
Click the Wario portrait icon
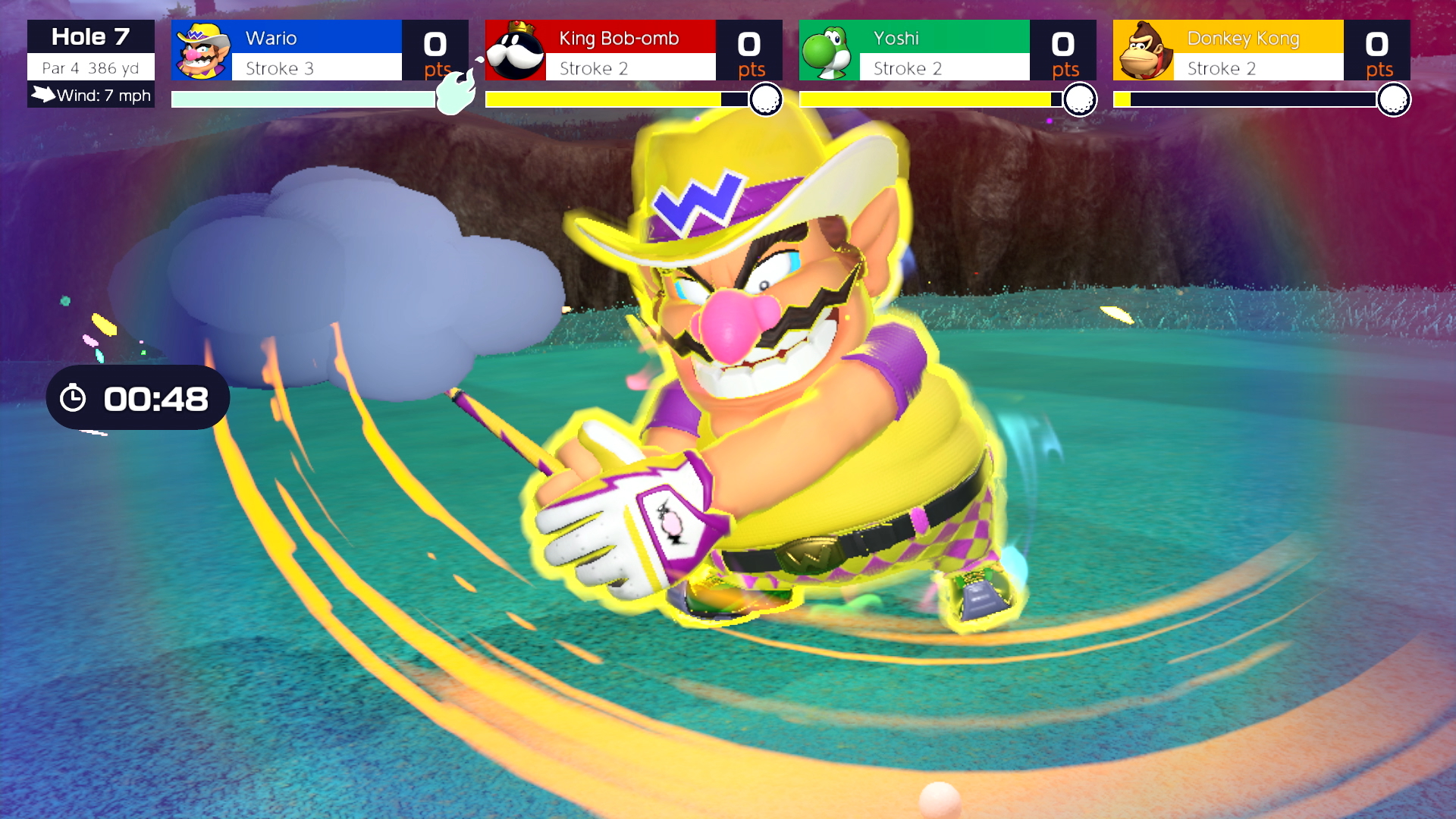tap(202, 51)
